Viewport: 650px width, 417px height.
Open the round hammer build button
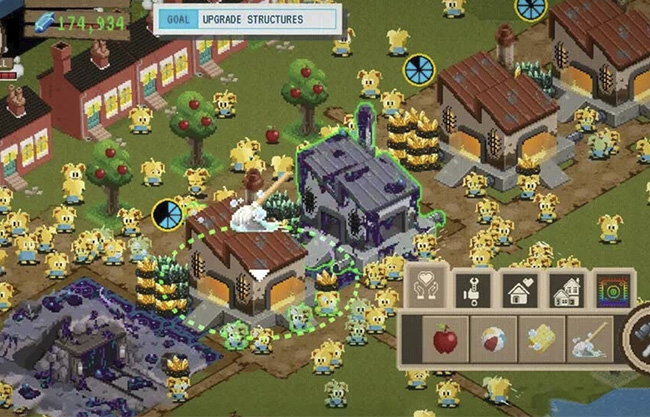coord(640,340)
